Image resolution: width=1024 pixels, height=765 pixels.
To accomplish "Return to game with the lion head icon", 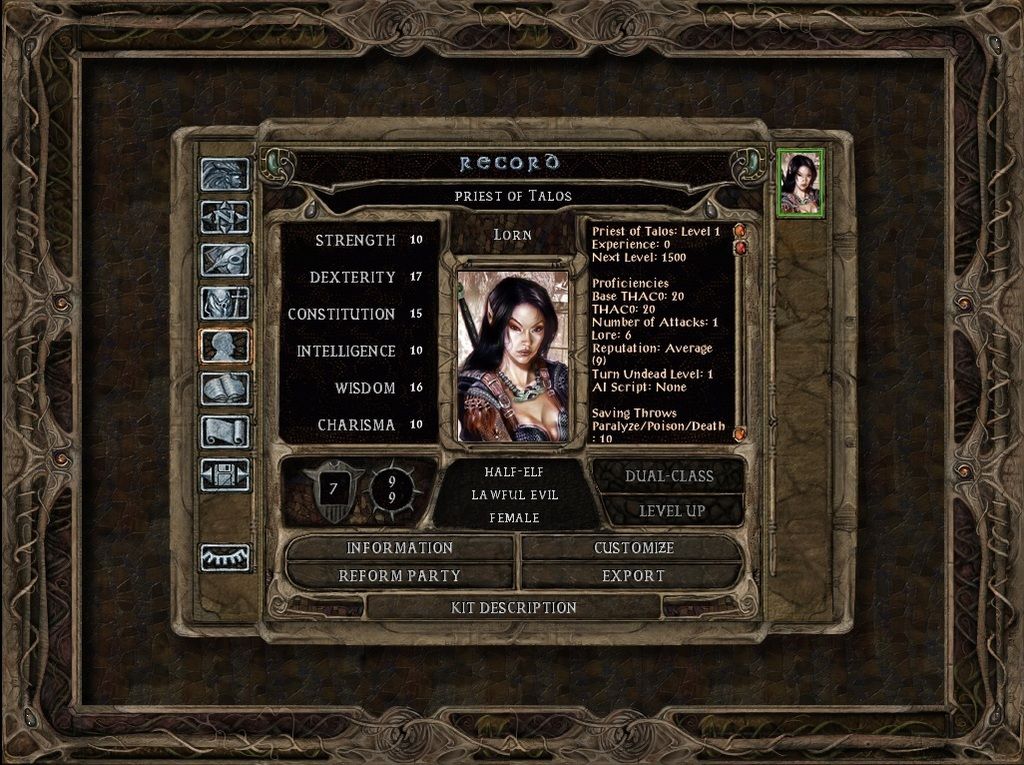I will 225,174.
